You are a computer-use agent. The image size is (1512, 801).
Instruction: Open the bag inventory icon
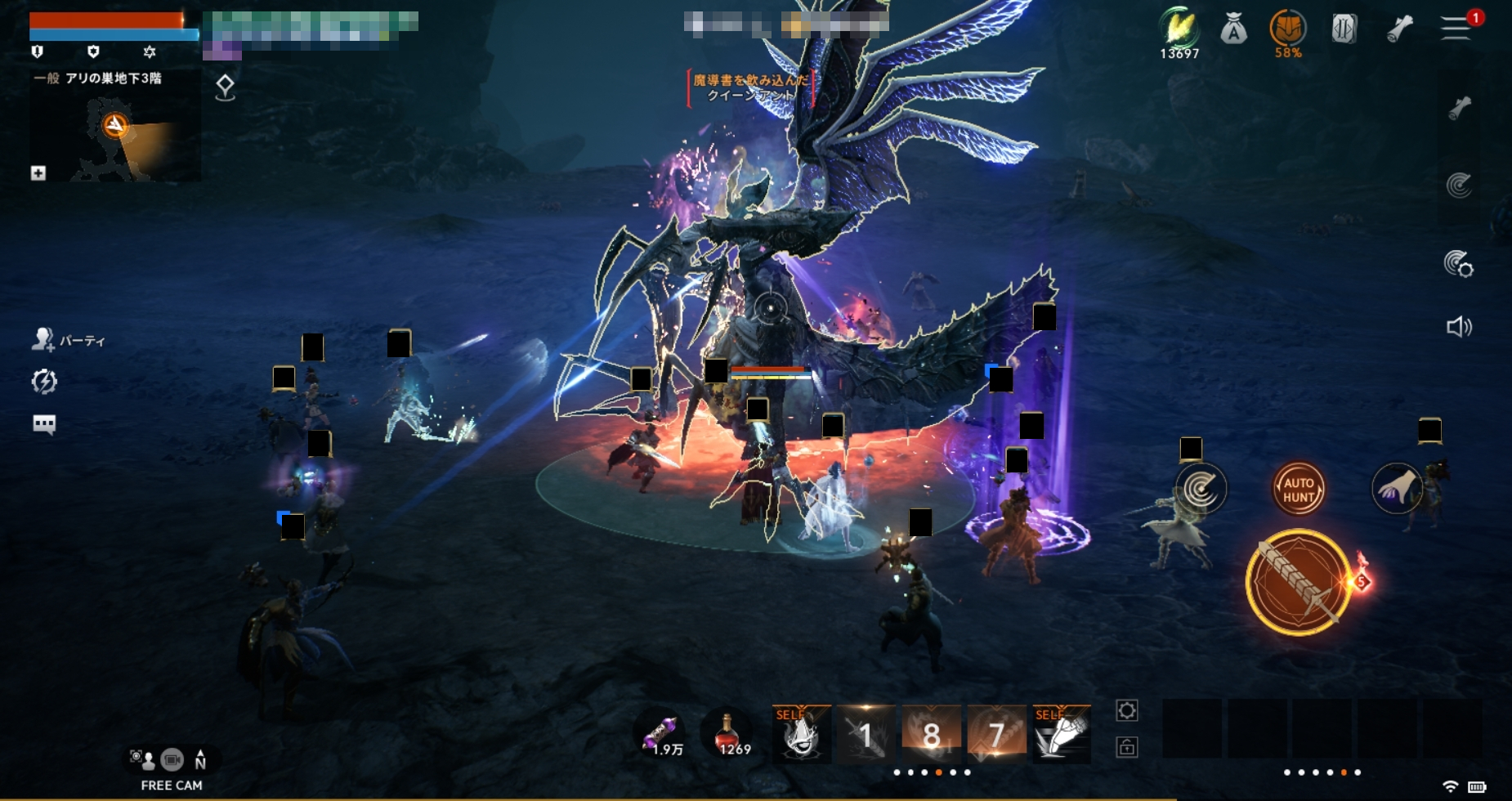pyautogui.click(x=1233, y=31)
